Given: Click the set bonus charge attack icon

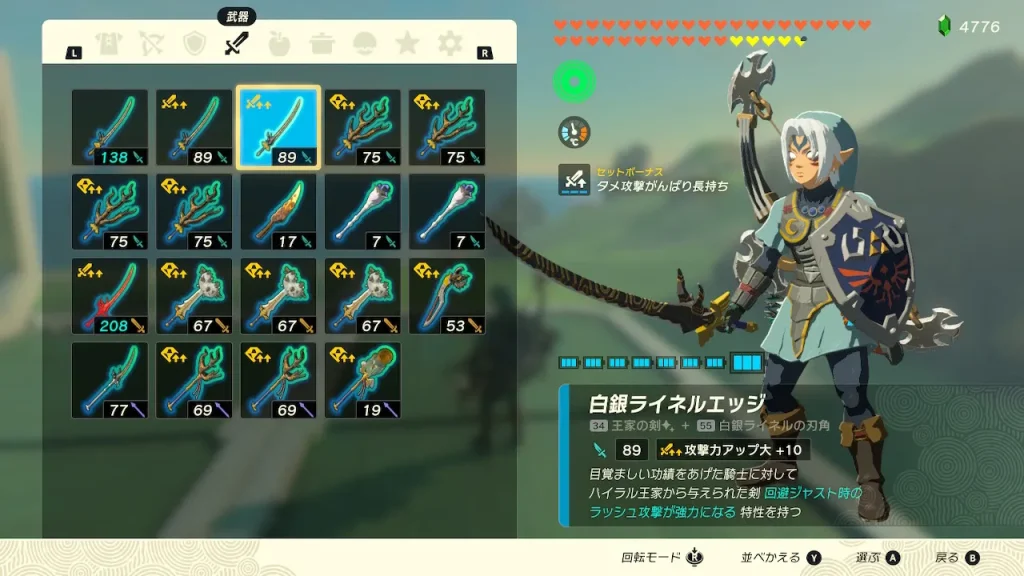Looking at the screenshot, I should point(574,180).
